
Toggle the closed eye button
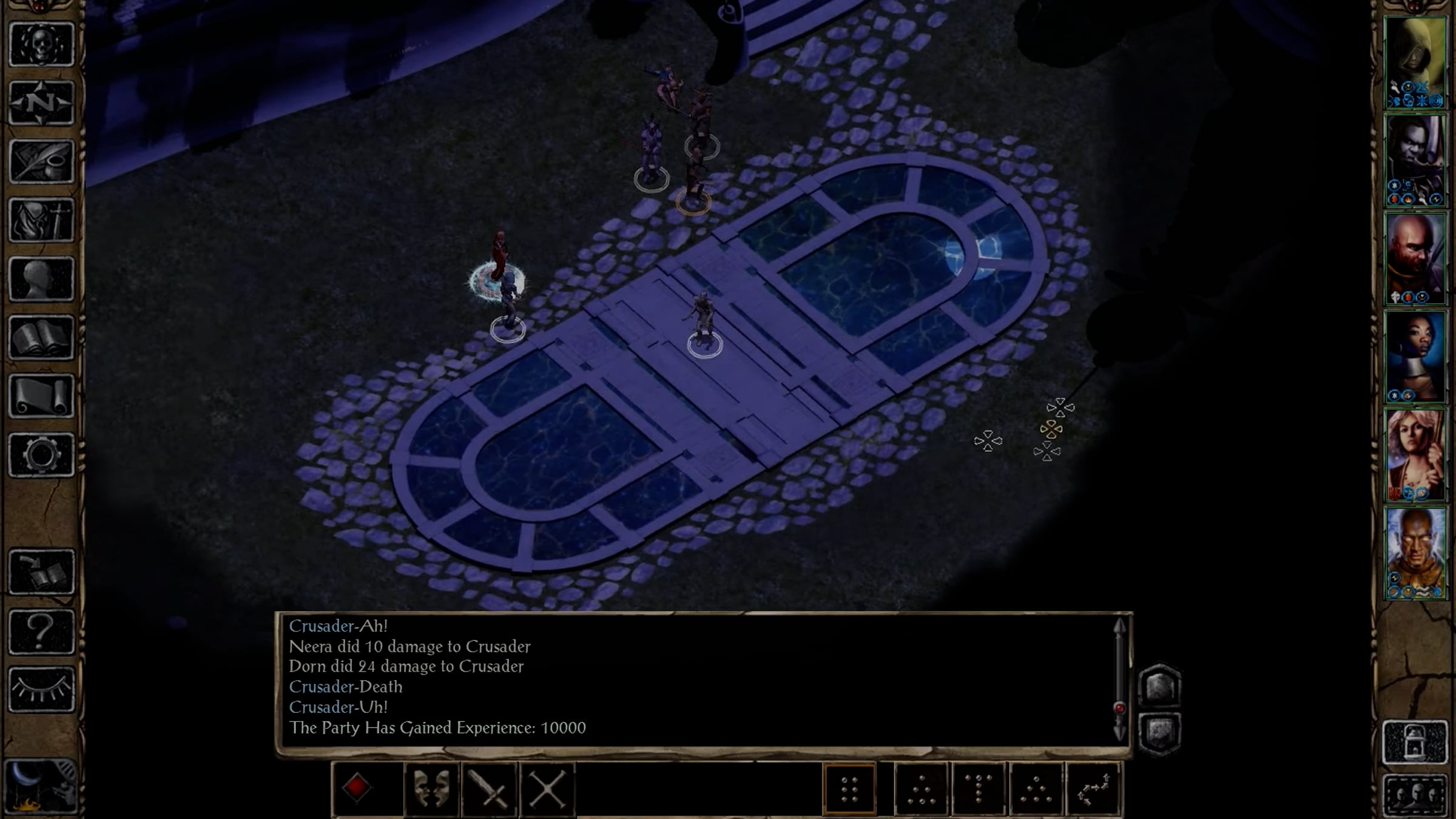[41, 690]
